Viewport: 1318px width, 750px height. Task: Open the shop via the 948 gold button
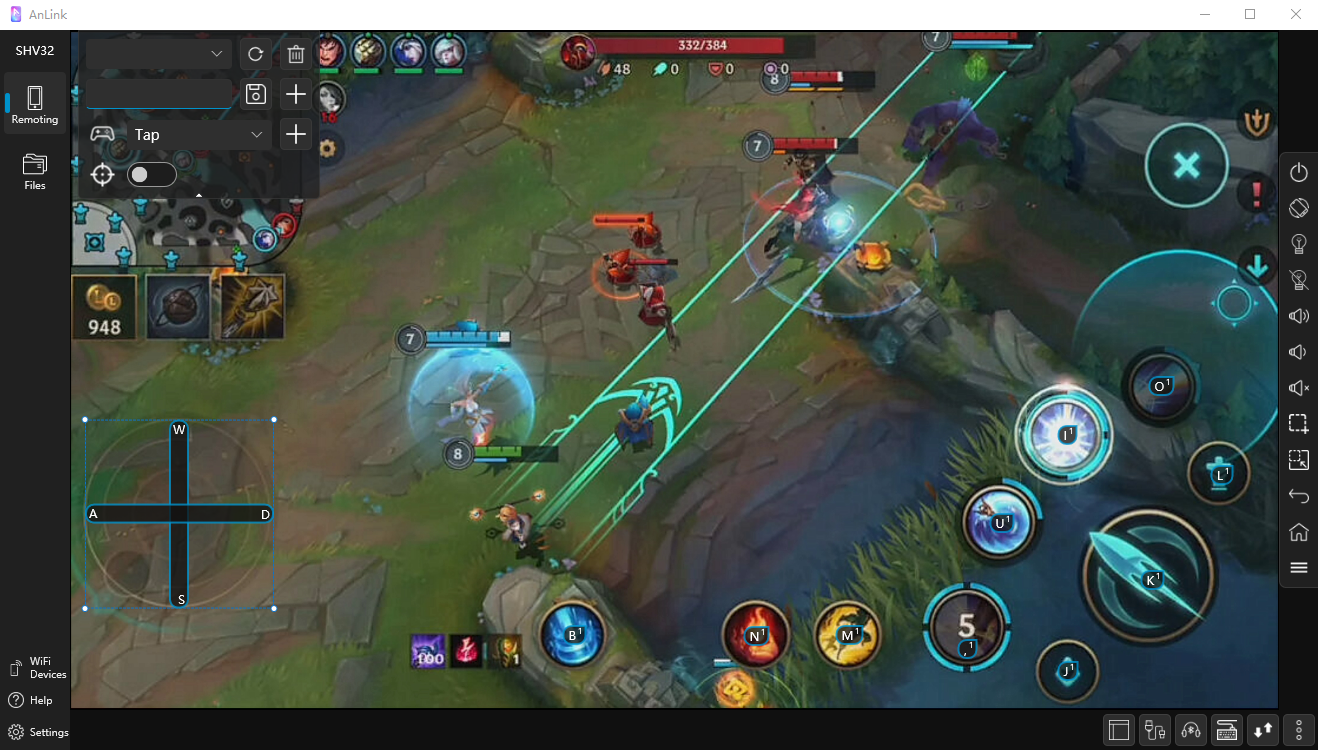pos(104,307)
